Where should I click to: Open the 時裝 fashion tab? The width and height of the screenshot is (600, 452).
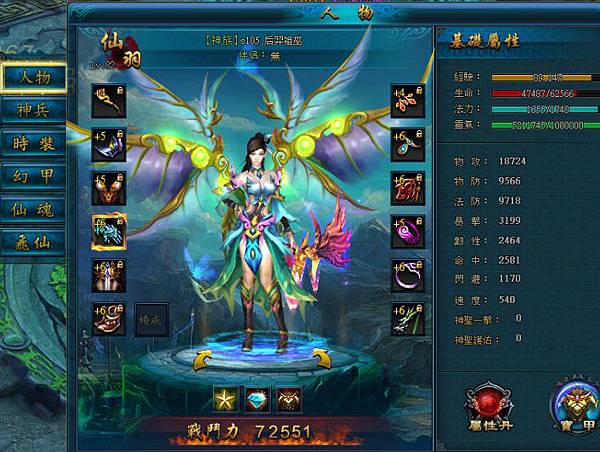(33, 143)
